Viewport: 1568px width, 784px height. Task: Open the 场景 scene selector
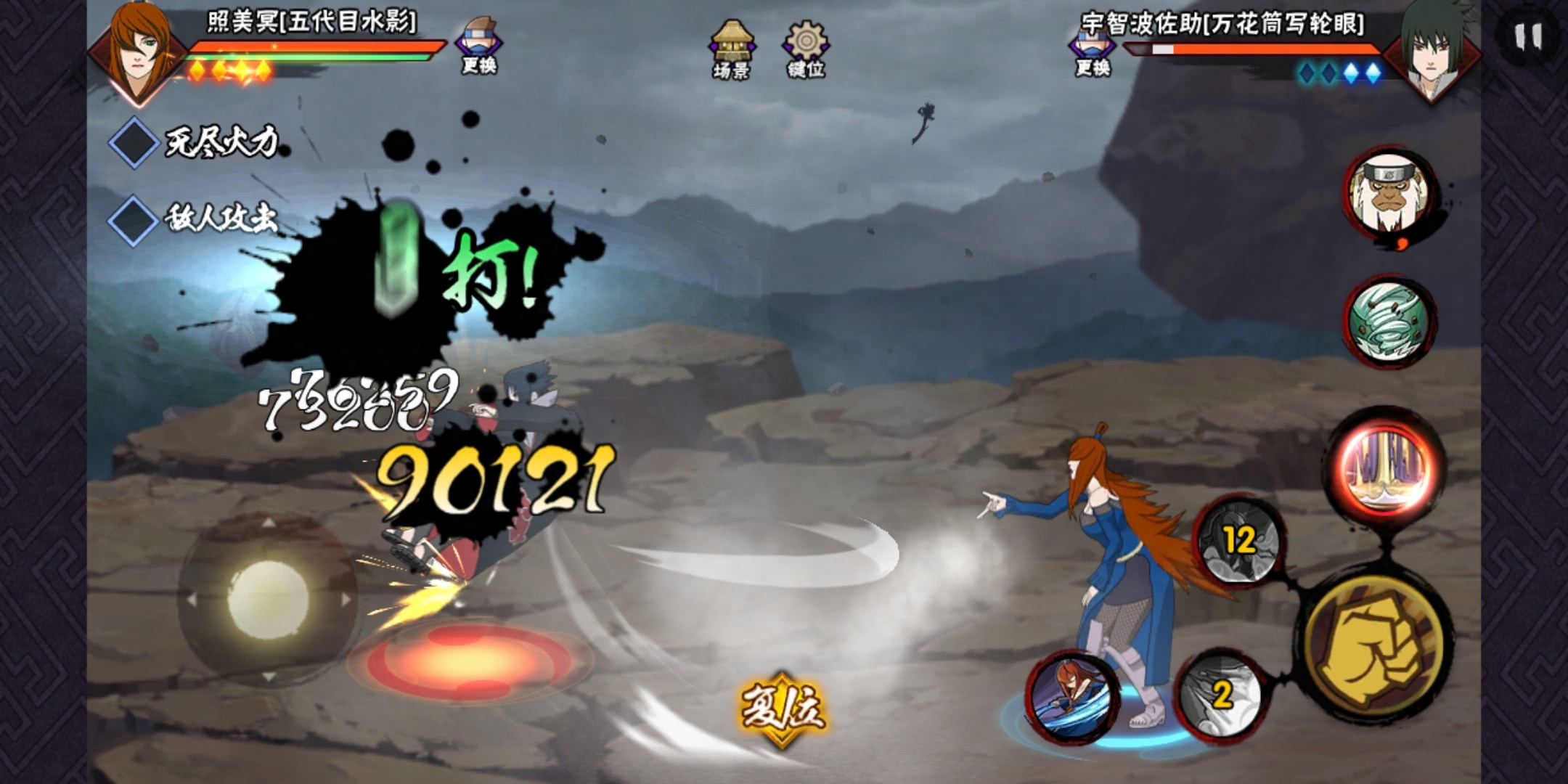pyautogui.click(x=732, y=48)
